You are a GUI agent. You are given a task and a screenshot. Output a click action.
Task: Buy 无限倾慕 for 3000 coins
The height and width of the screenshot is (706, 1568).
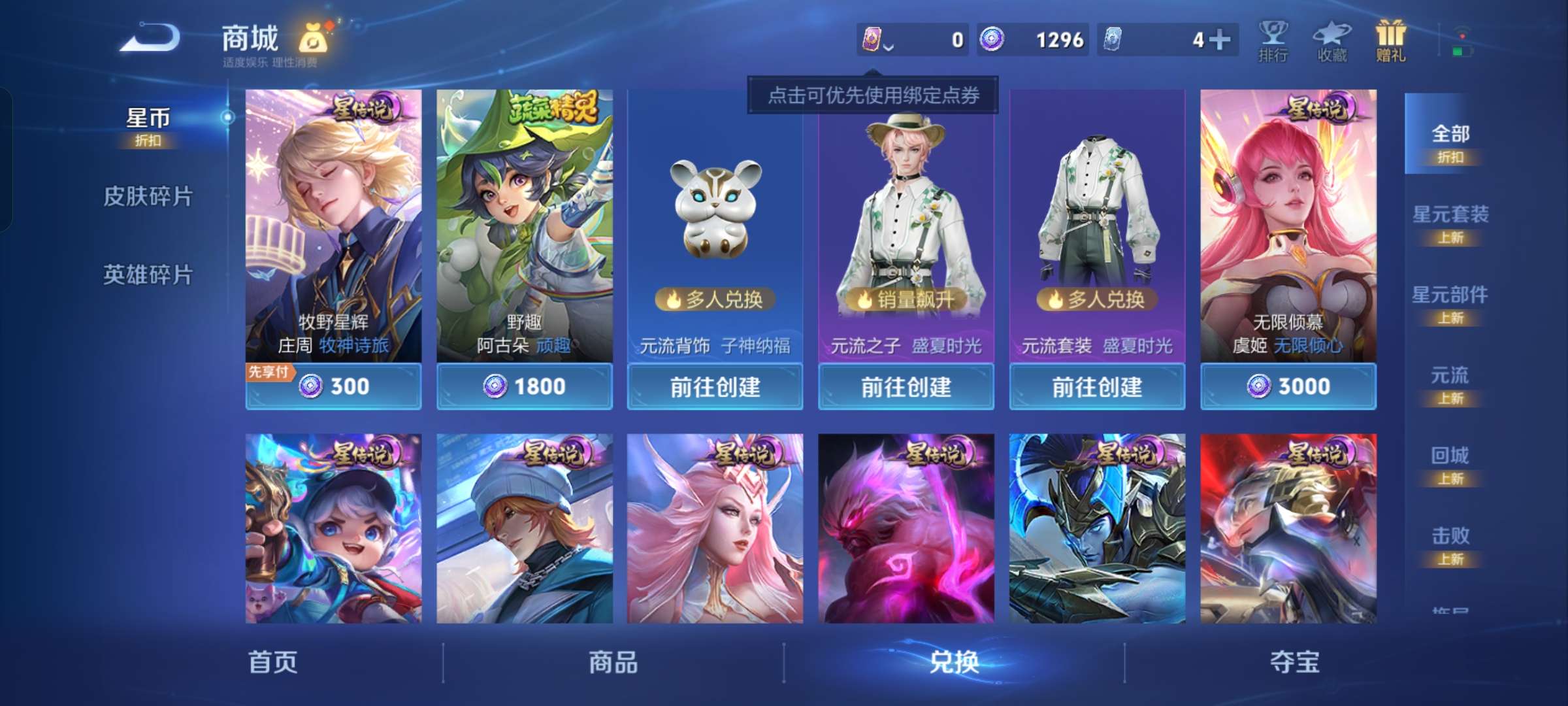(1288, 386)
